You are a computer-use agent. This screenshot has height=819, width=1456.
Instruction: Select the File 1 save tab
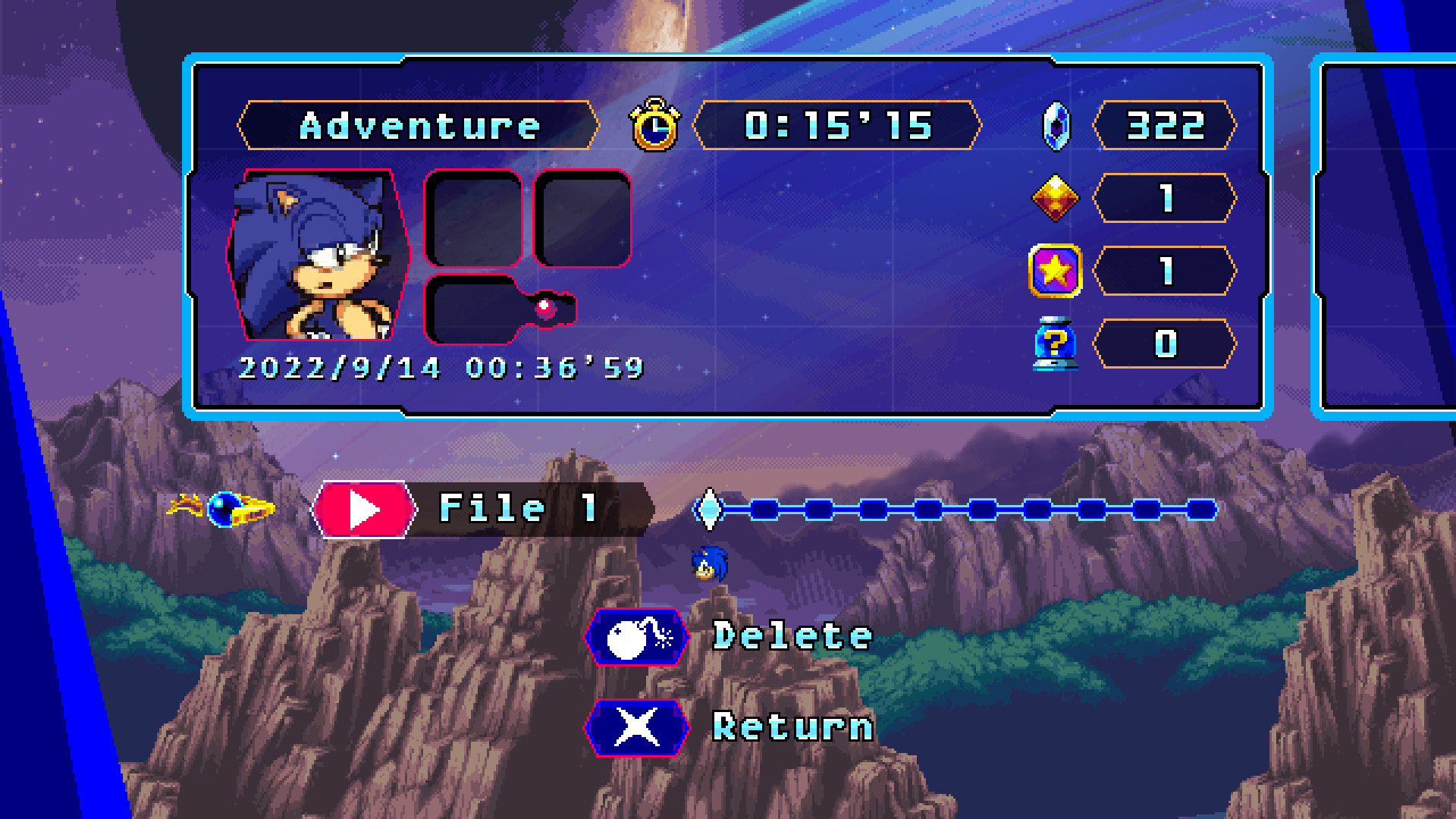[x=485, y=509]
